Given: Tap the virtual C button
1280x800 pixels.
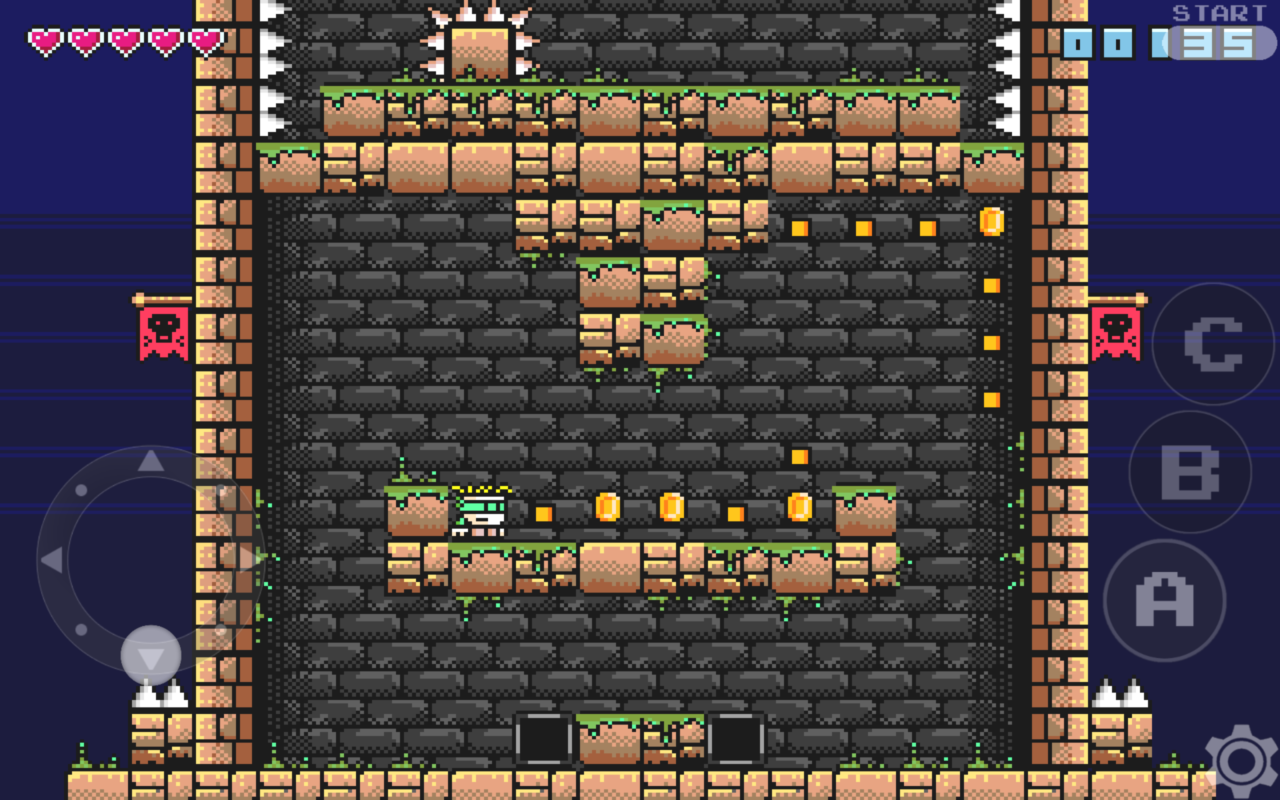Looking at the screenshot, I should click(x=1213, y=344).
